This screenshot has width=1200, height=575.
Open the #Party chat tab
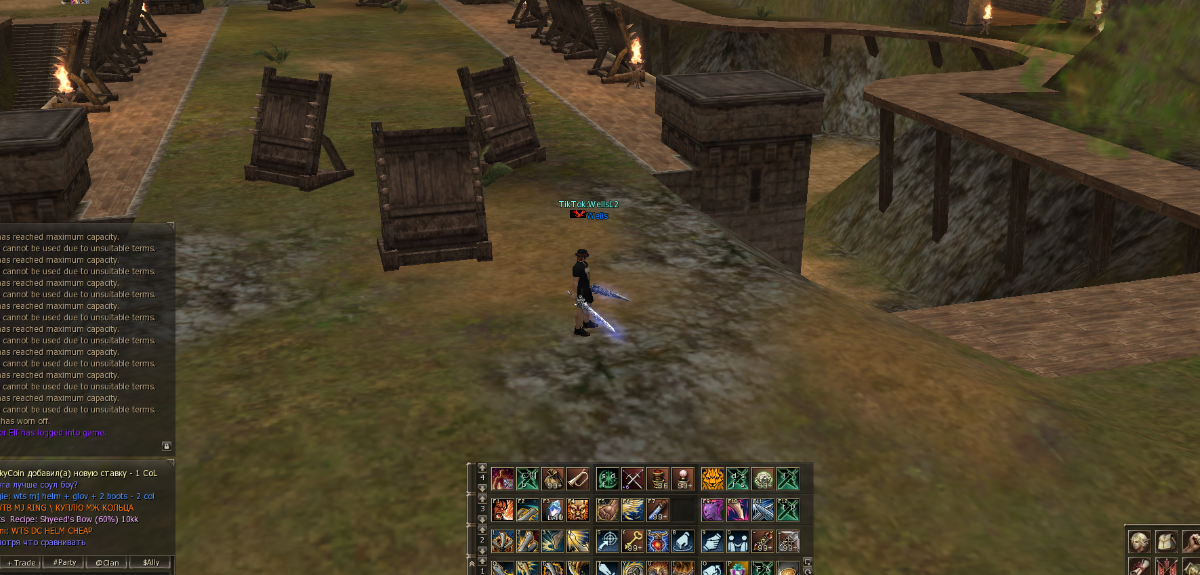pos(66,563)
